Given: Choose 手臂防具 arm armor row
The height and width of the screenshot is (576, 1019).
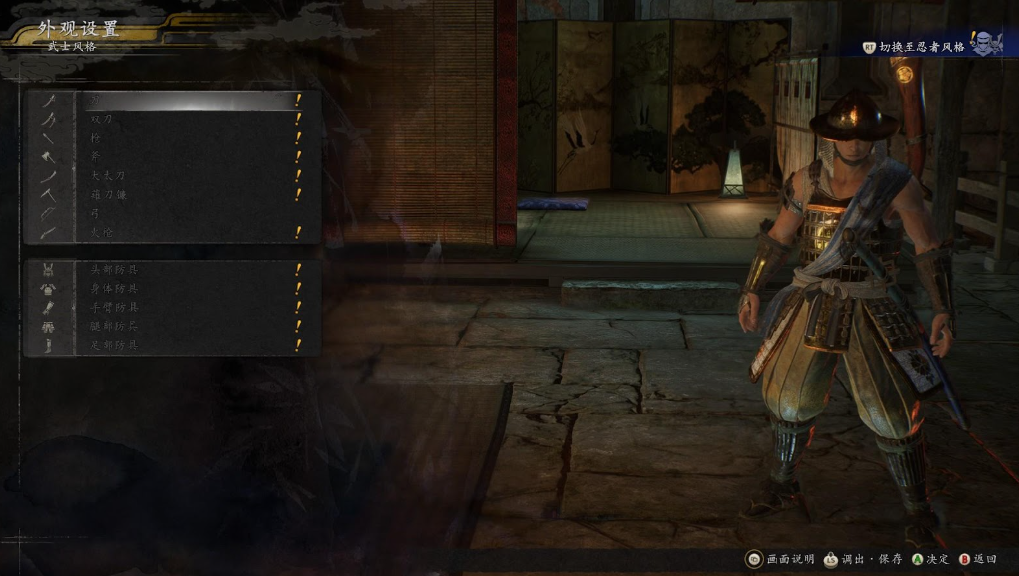Looking at the screenshot, I should pyautogui.click(x=170, y=308).
